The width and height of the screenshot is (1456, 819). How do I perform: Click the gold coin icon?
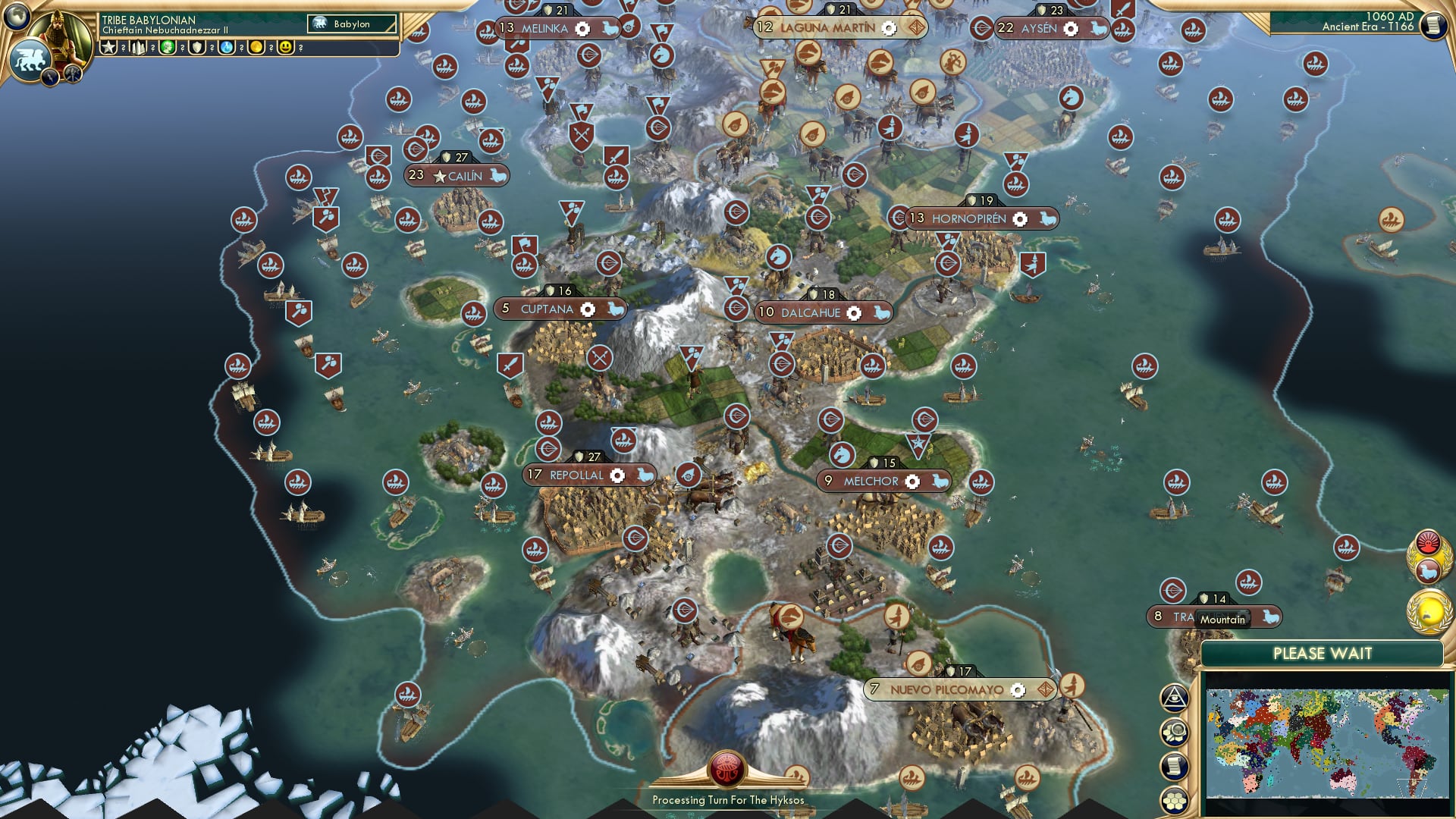(256, 48)
